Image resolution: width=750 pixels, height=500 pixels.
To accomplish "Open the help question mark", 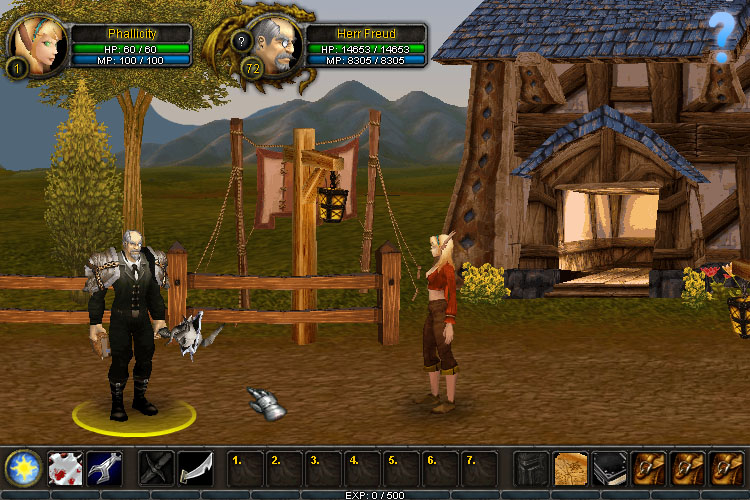I will click(722, 37).
